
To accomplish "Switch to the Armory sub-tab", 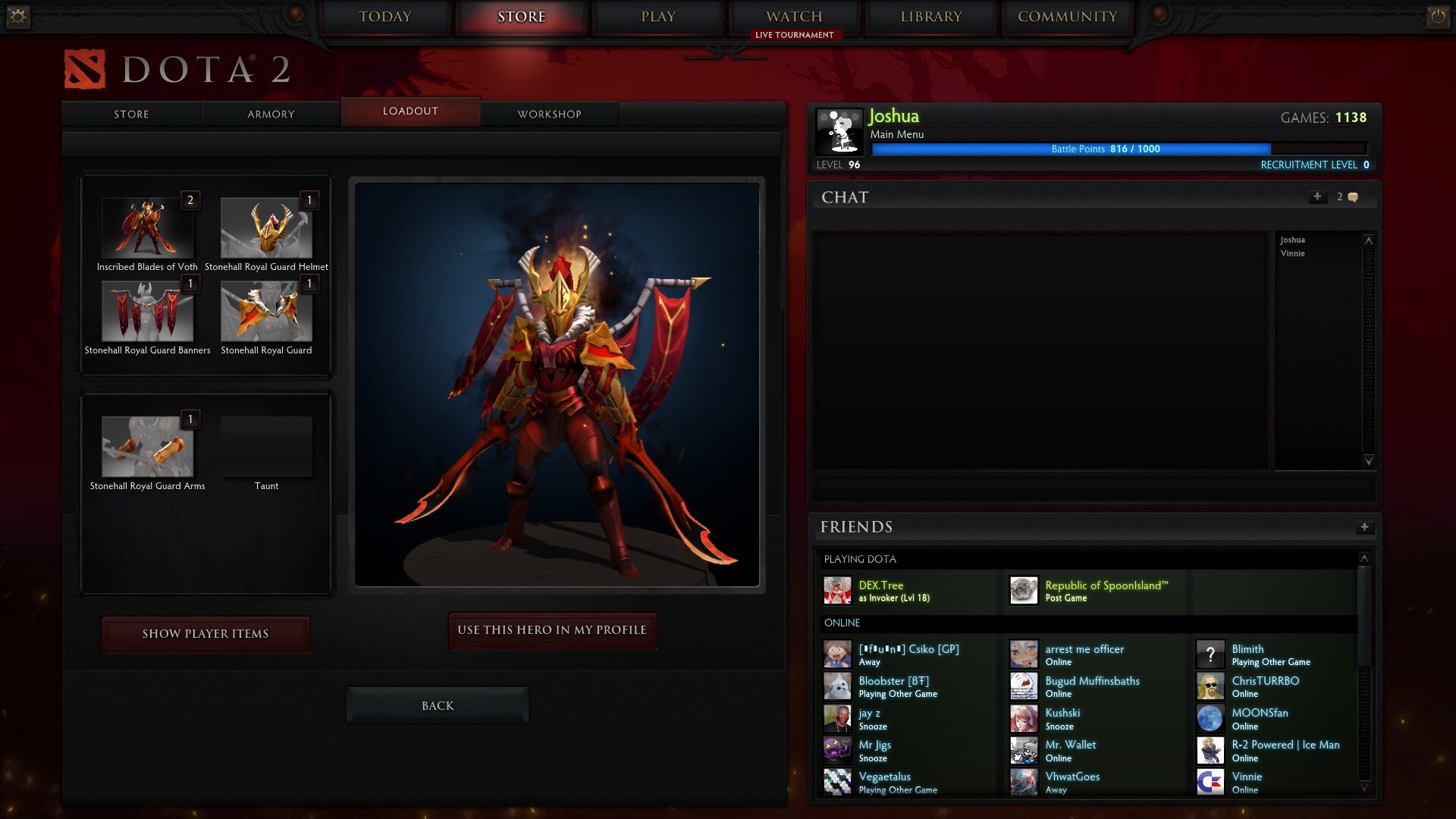I will click(271, 114).
